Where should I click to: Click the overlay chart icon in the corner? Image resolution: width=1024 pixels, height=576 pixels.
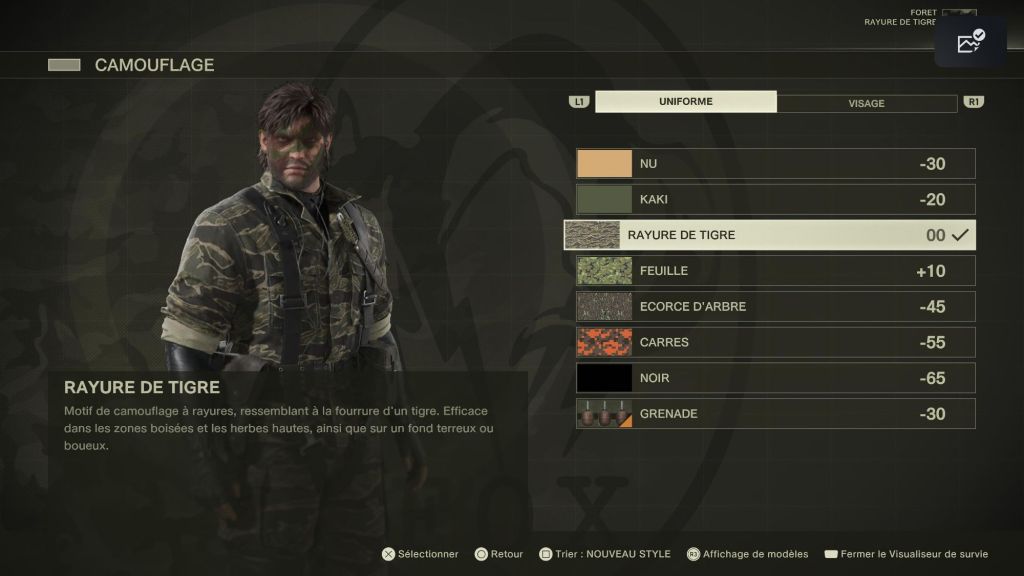(x=970, y=42)
